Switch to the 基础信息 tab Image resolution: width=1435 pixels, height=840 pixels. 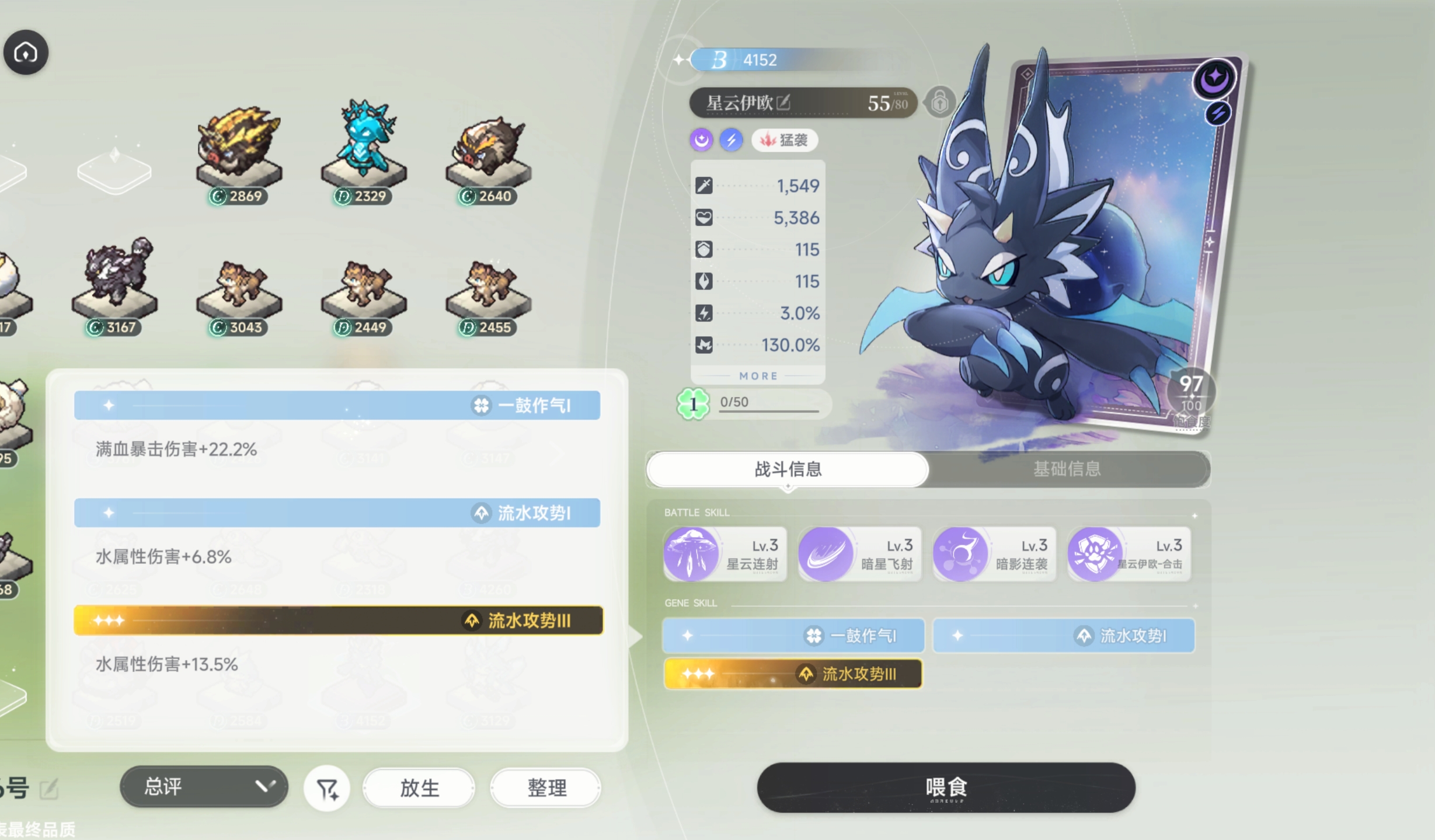[1067, 469]
